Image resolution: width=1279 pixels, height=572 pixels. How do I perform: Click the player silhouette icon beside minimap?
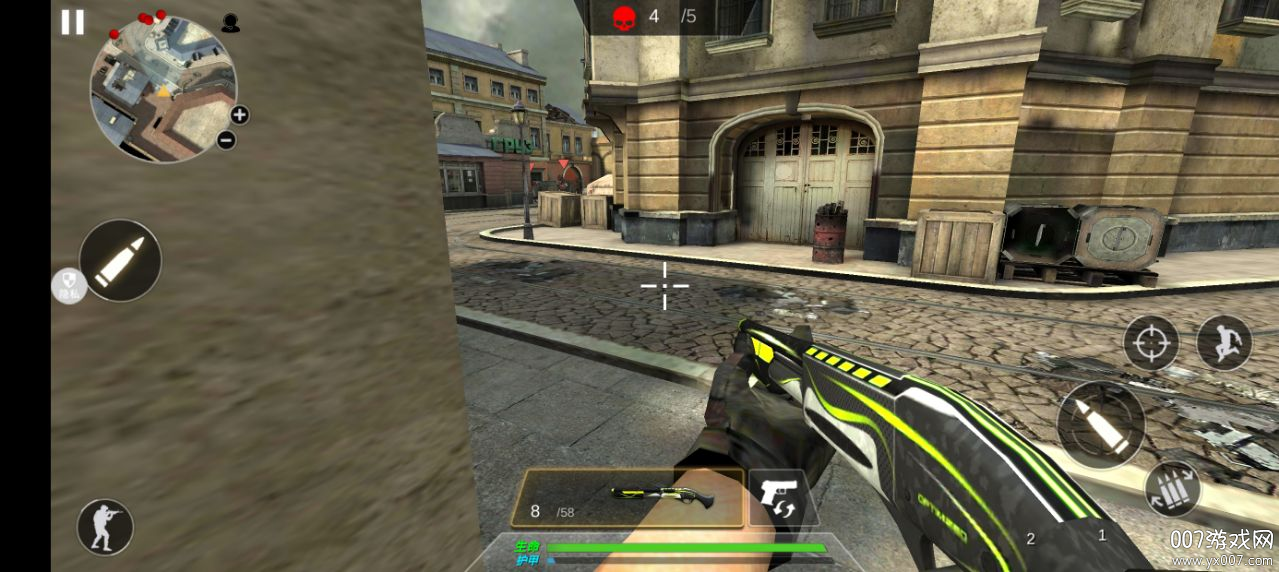(231, 23)
